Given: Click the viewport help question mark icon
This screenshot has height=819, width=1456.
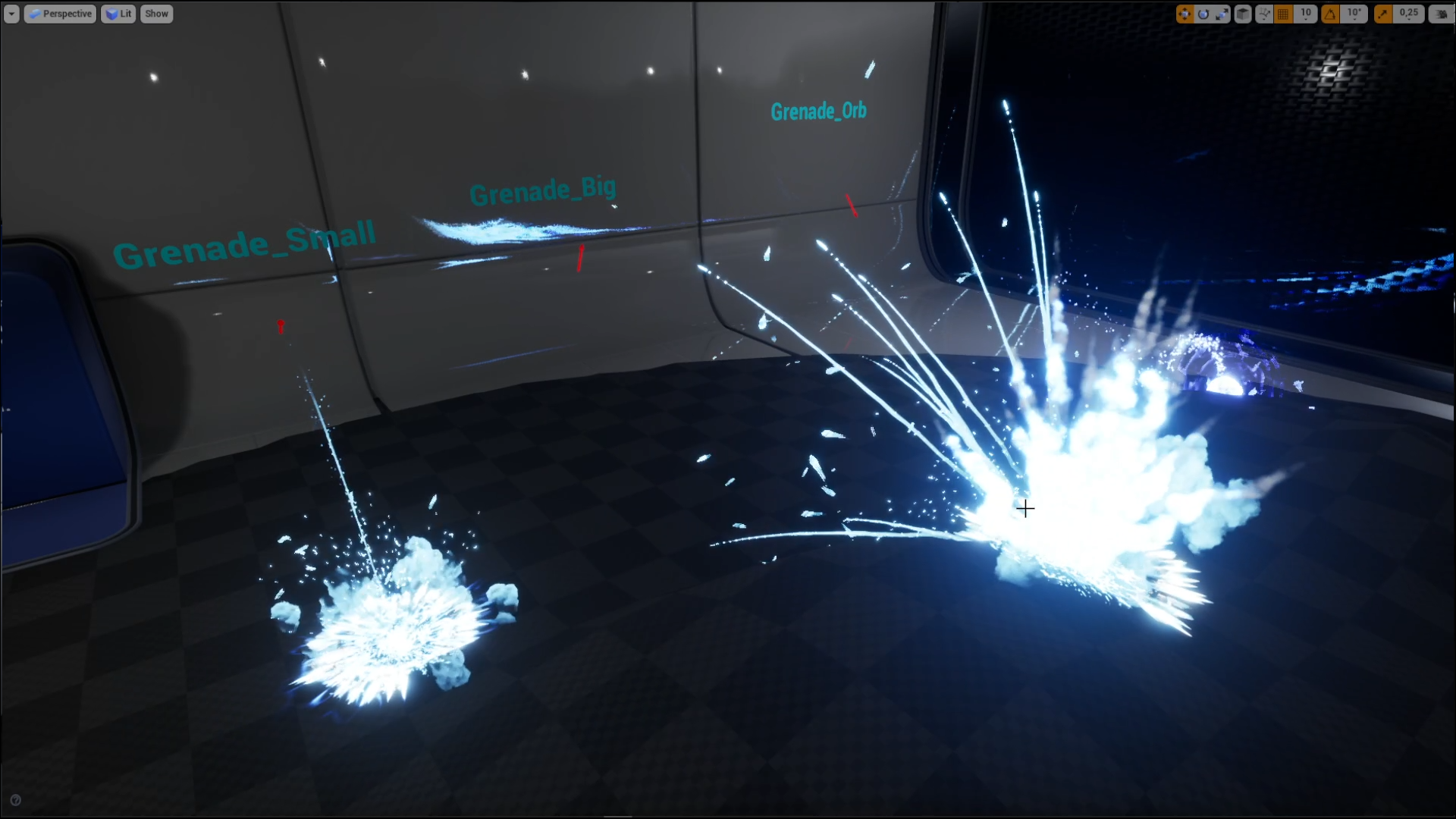Looking at the screenshot, I should point(15,799).
